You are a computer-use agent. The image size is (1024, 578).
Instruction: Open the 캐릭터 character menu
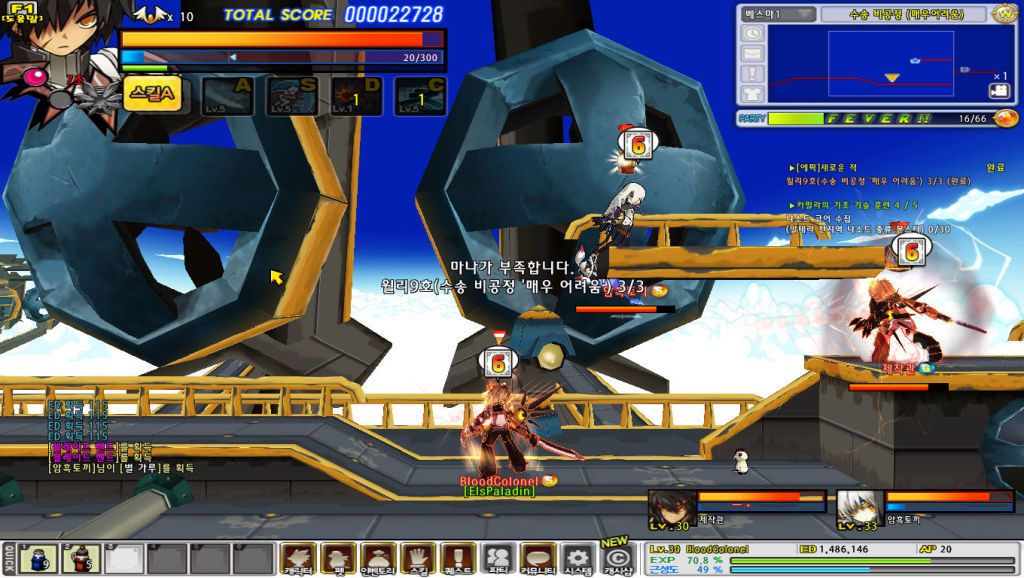click(x=297, y=558)
